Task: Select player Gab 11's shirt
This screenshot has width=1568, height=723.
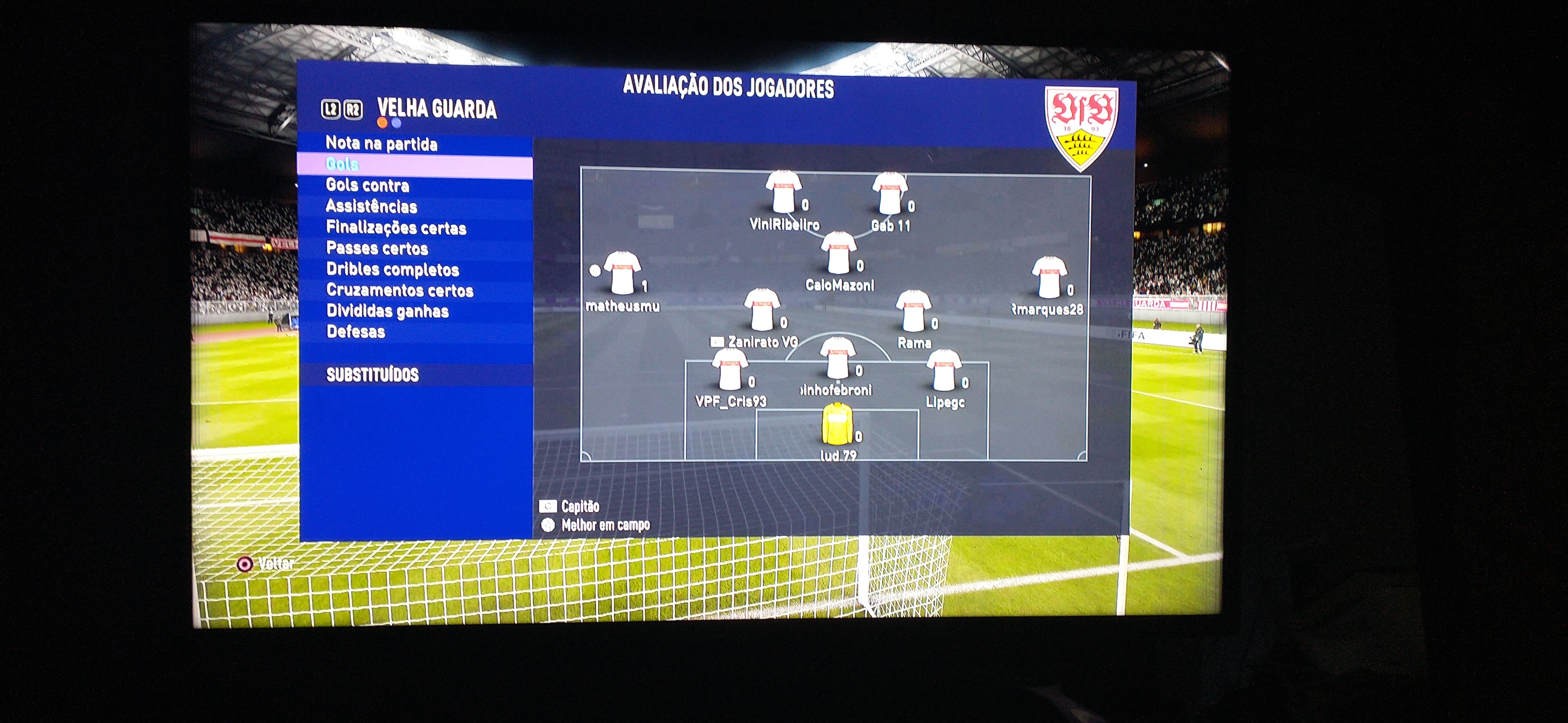Action: 889,194
